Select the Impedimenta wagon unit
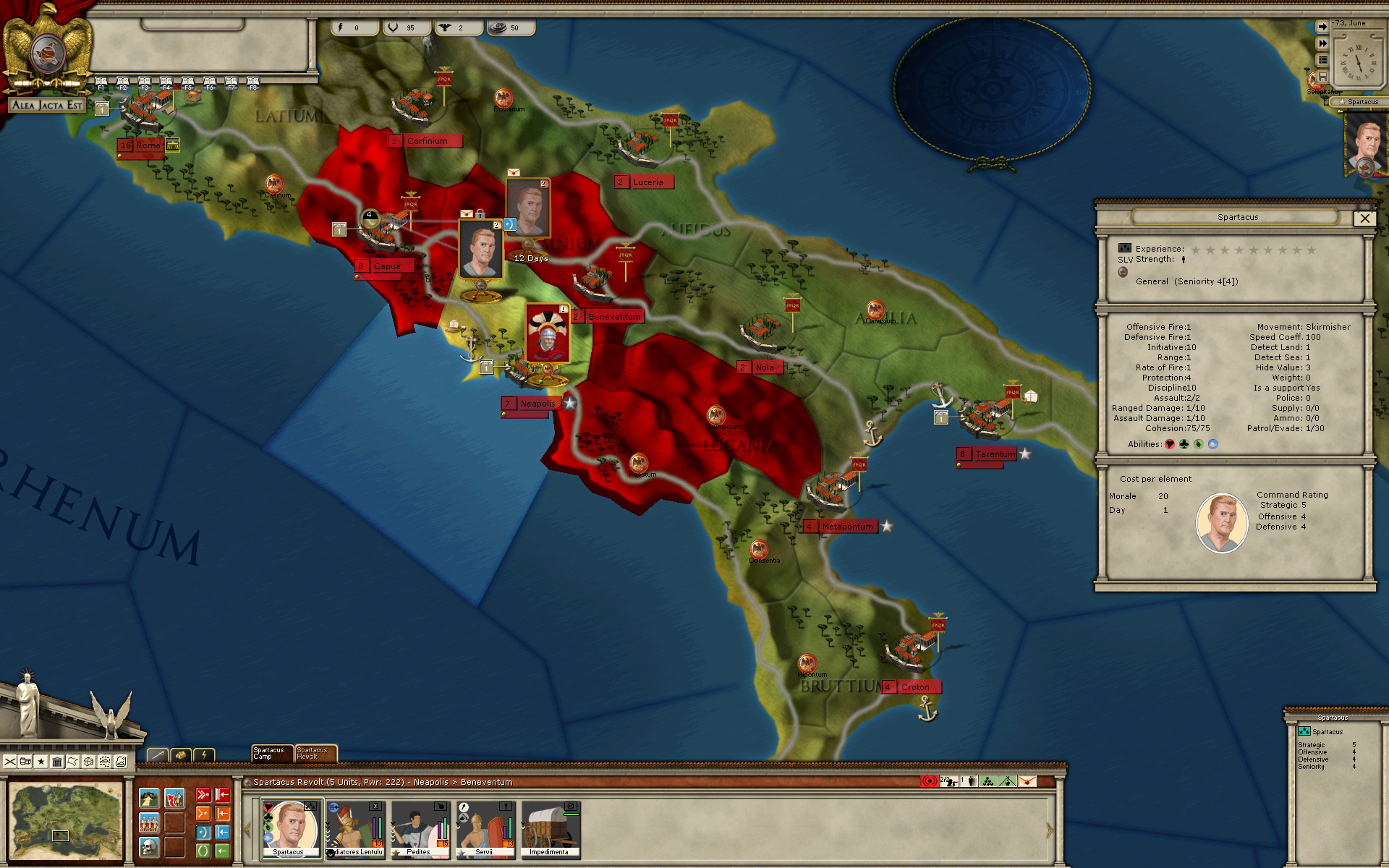Viewport: 1389px width, 868px height. tap(550, 828)
